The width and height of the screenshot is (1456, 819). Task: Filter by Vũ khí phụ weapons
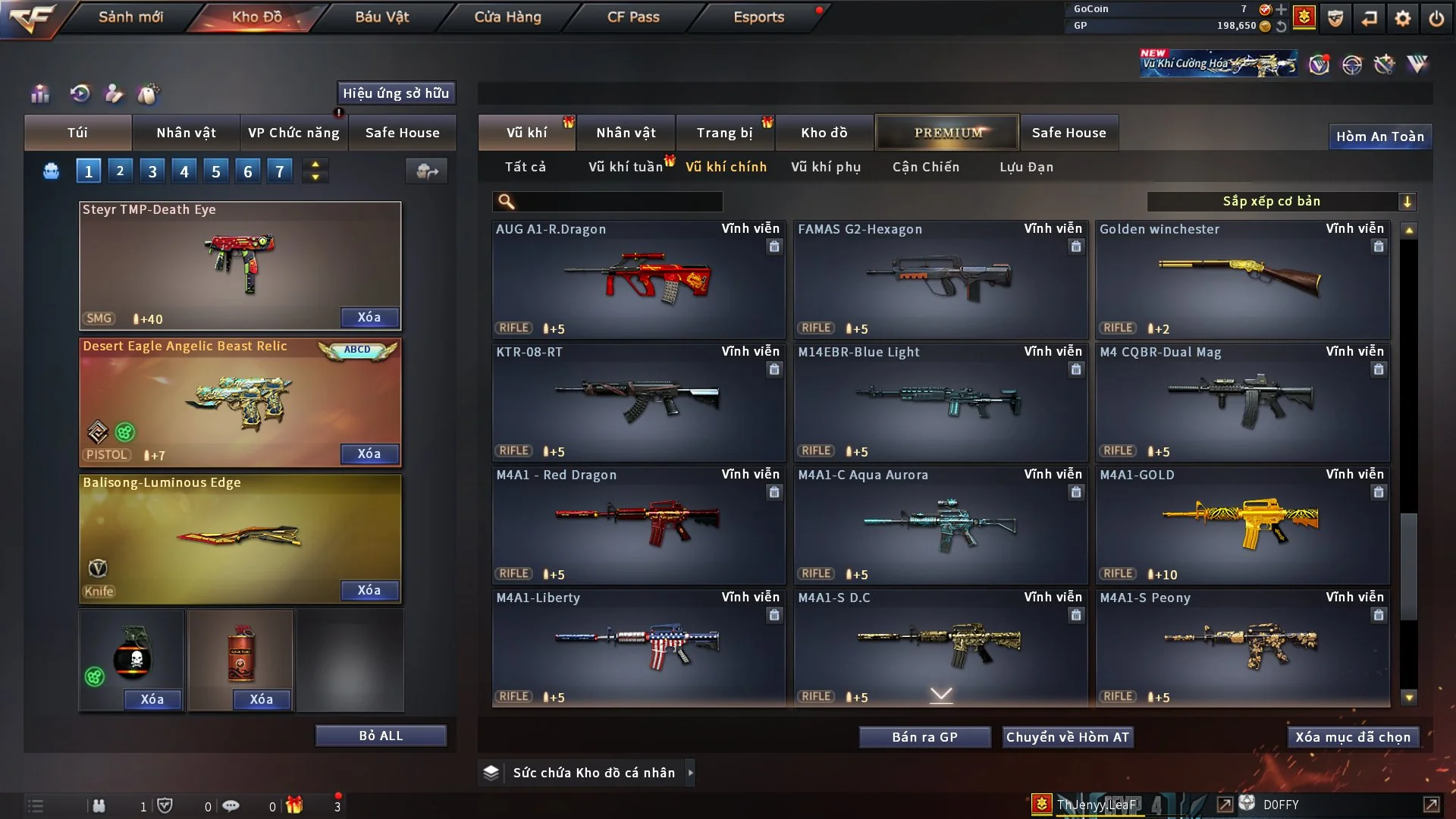click(825, 167)
